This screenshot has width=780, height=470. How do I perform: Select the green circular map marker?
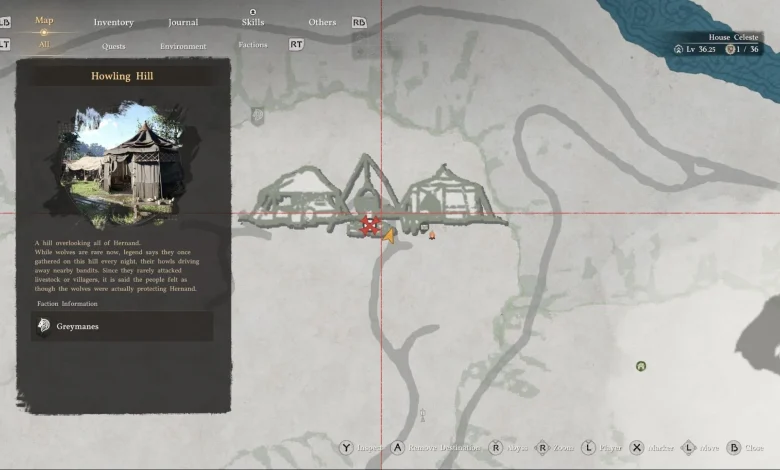(641, 366)
